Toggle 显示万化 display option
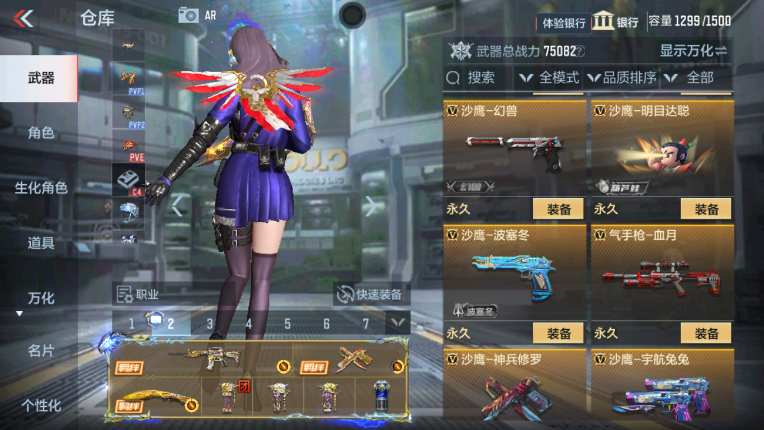 pyautogui.click(x=692, y=50)
